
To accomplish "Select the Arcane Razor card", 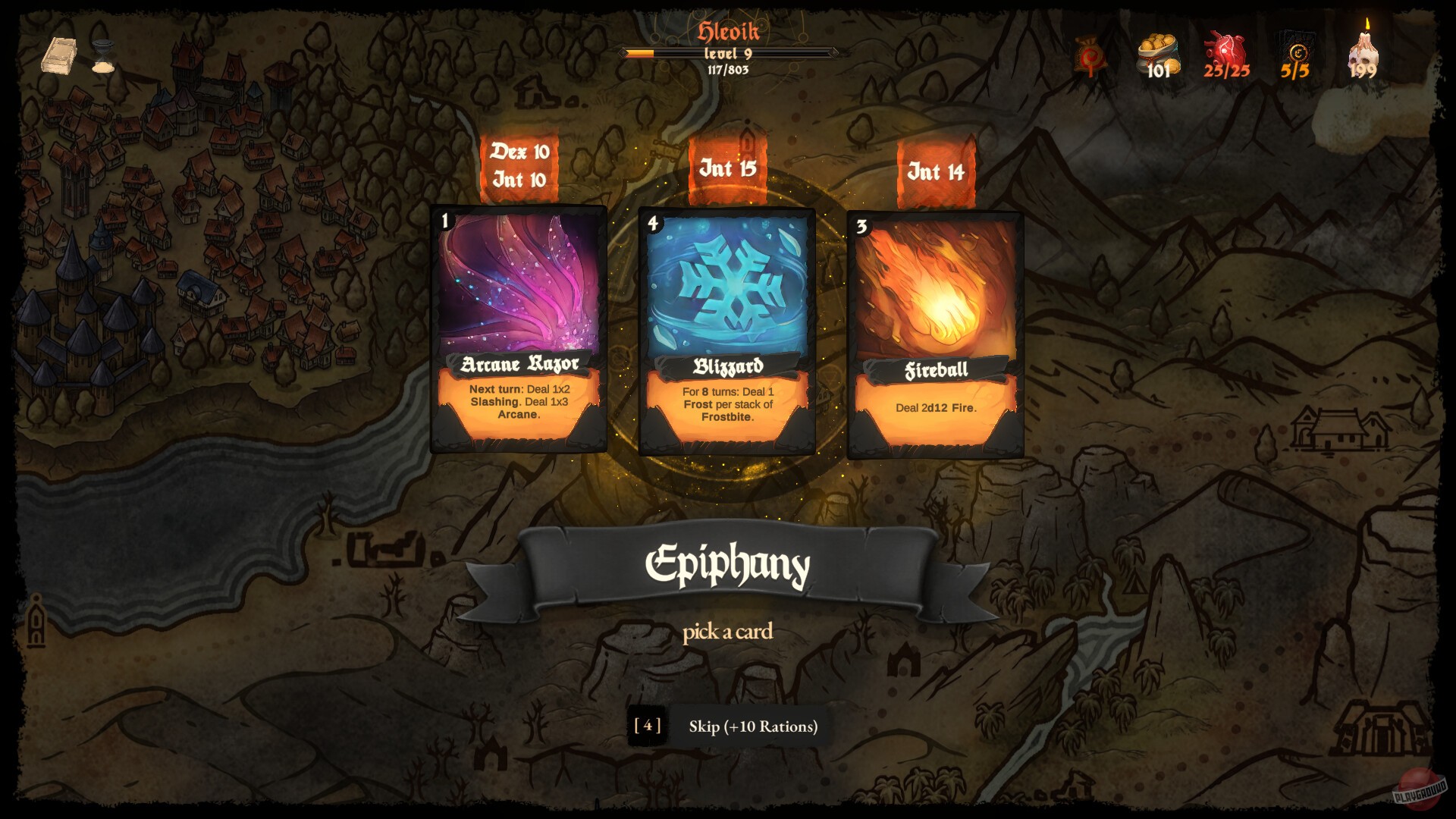I will 519,326.
